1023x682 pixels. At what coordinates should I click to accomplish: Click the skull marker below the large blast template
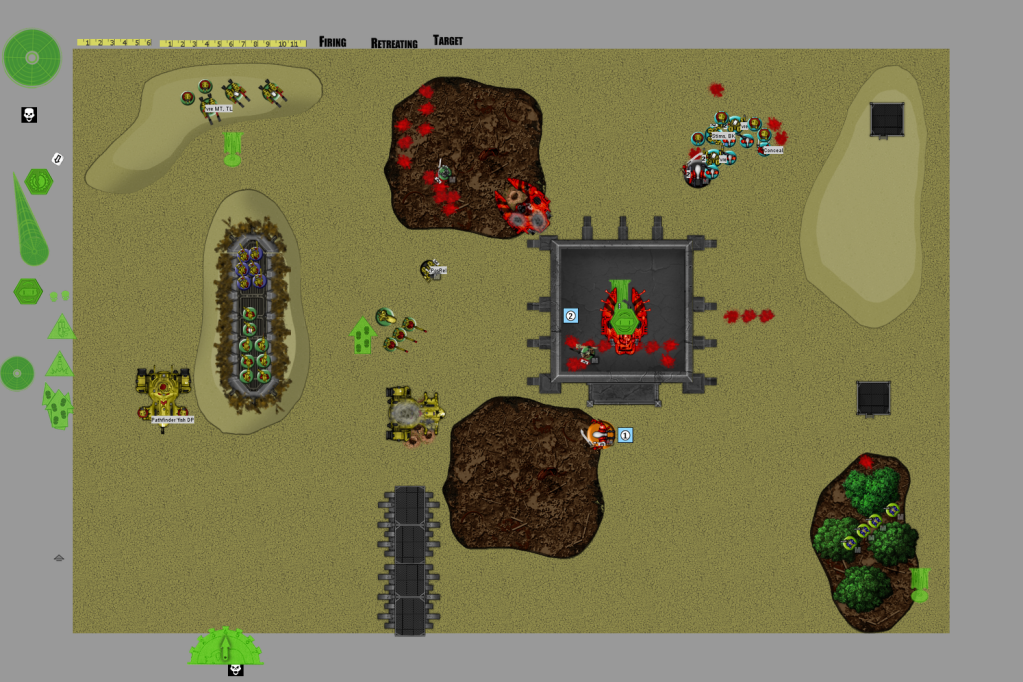point(29,115)
